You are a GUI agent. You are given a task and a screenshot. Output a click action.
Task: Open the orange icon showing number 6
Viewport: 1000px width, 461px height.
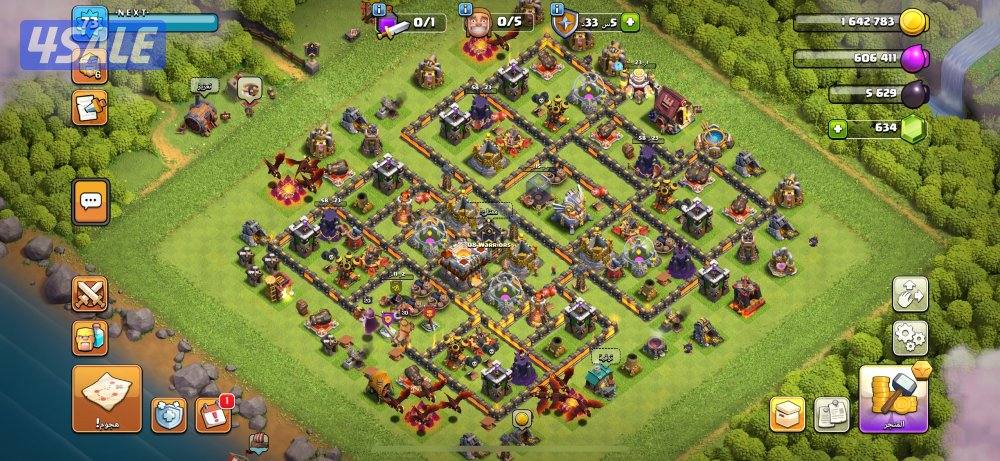coord(90,66)
